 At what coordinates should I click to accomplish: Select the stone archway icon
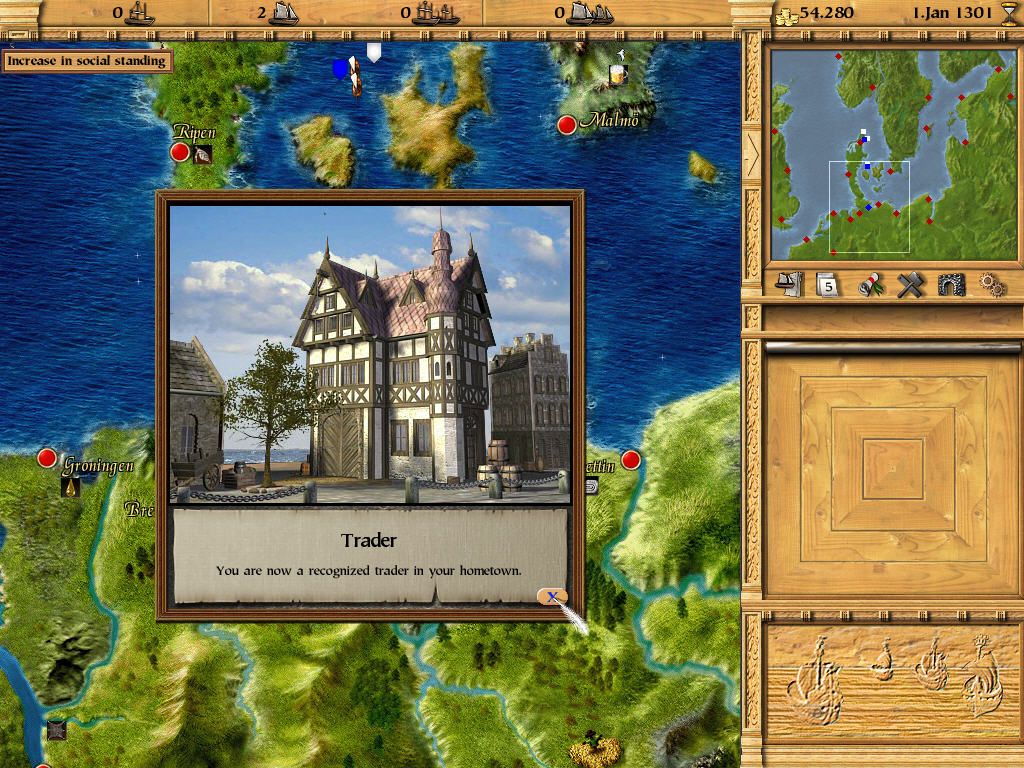[950, 286]
